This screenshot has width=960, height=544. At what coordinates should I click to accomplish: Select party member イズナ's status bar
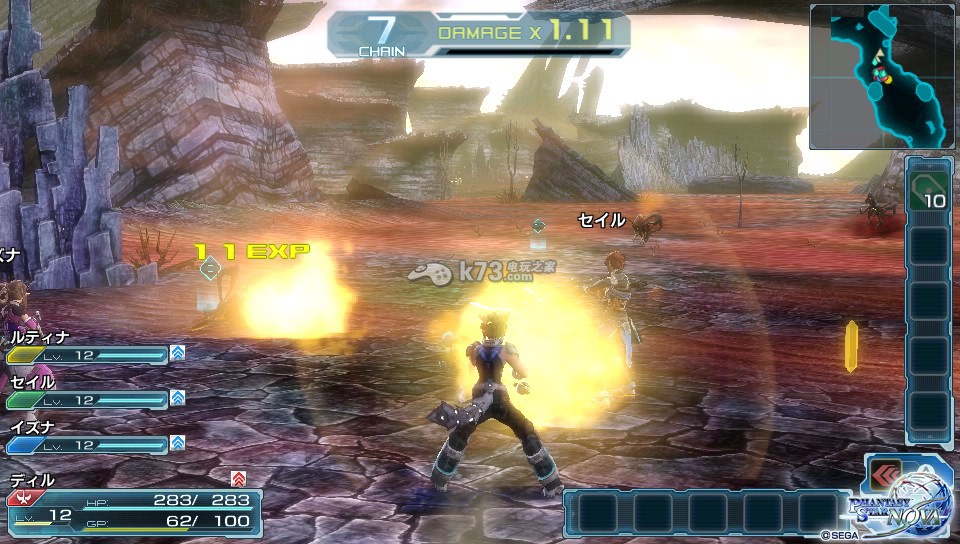(x=88, y=444)
